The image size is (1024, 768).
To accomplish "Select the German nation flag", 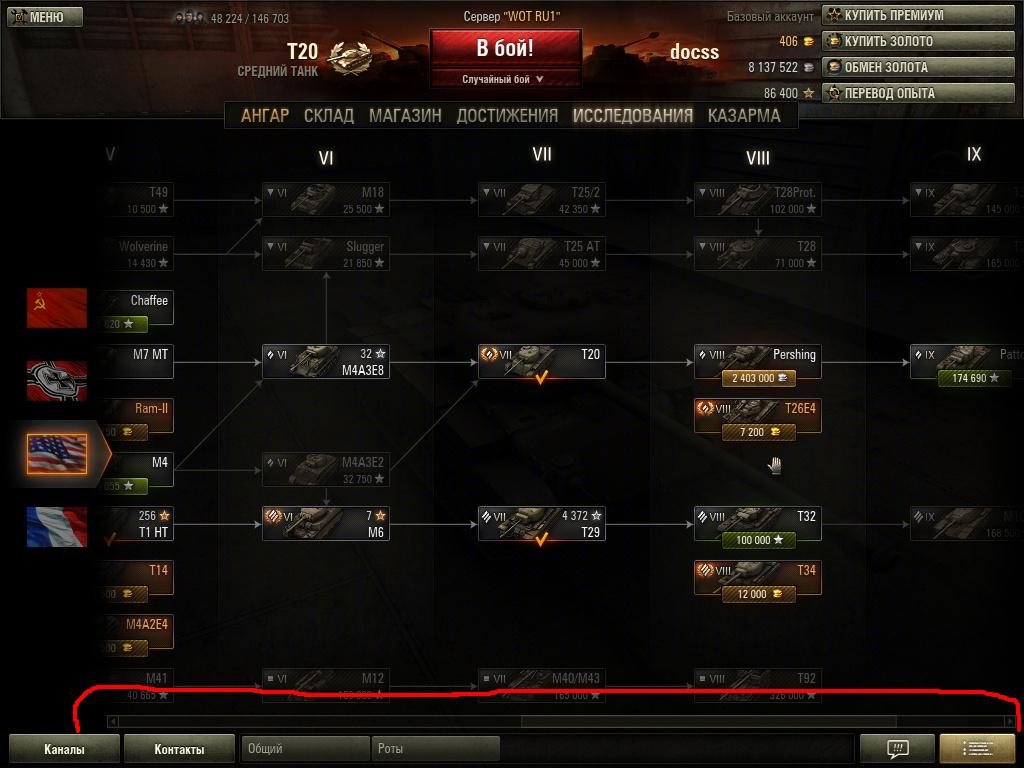I will click(57, 381).
